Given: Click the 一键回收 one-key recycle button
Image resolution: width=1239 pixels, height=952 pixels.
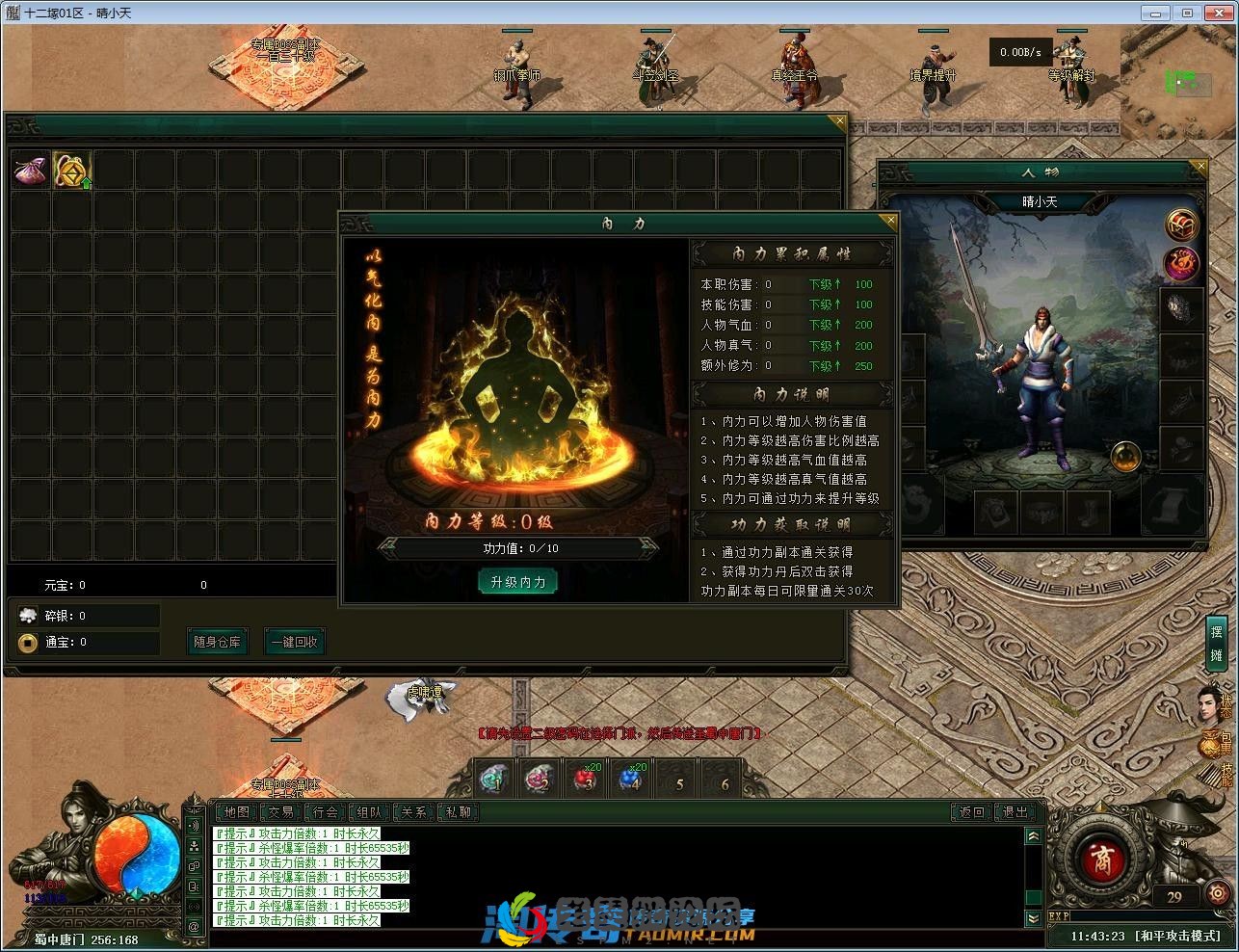Looking at the screenshot, I should click(x=295, y=641).
